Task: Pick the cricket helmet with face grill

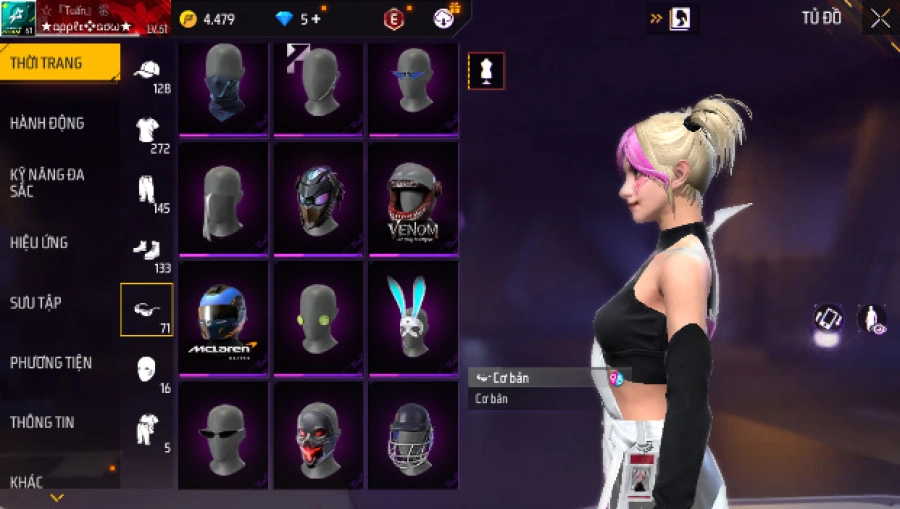Action: 413,436
